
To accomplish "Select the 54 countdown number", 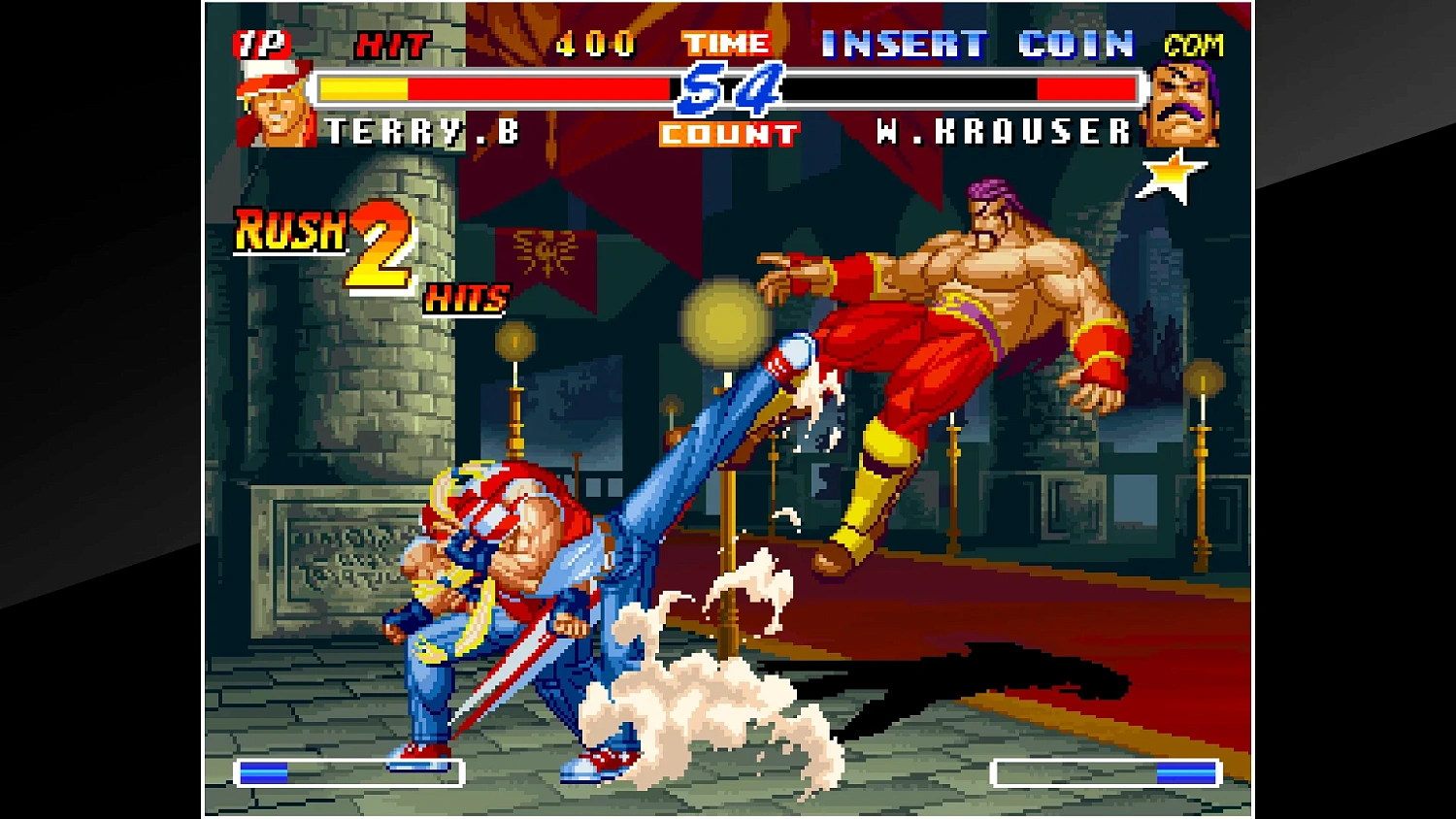I will tap(730, 88).
